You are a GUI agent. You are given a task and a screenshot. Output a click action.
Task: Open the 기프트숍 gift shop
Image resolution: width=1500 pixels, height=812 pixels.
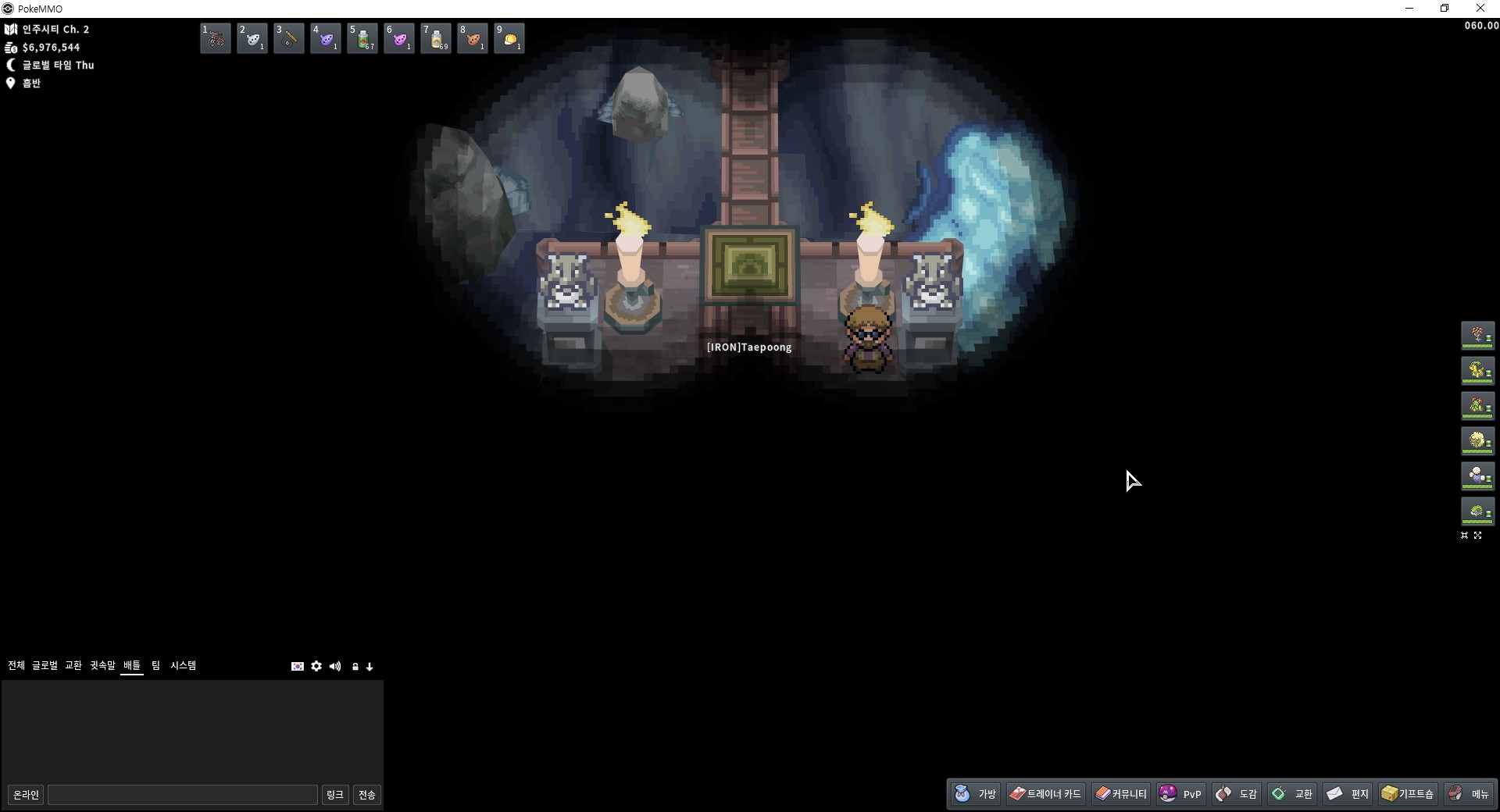coord(1408,794)
